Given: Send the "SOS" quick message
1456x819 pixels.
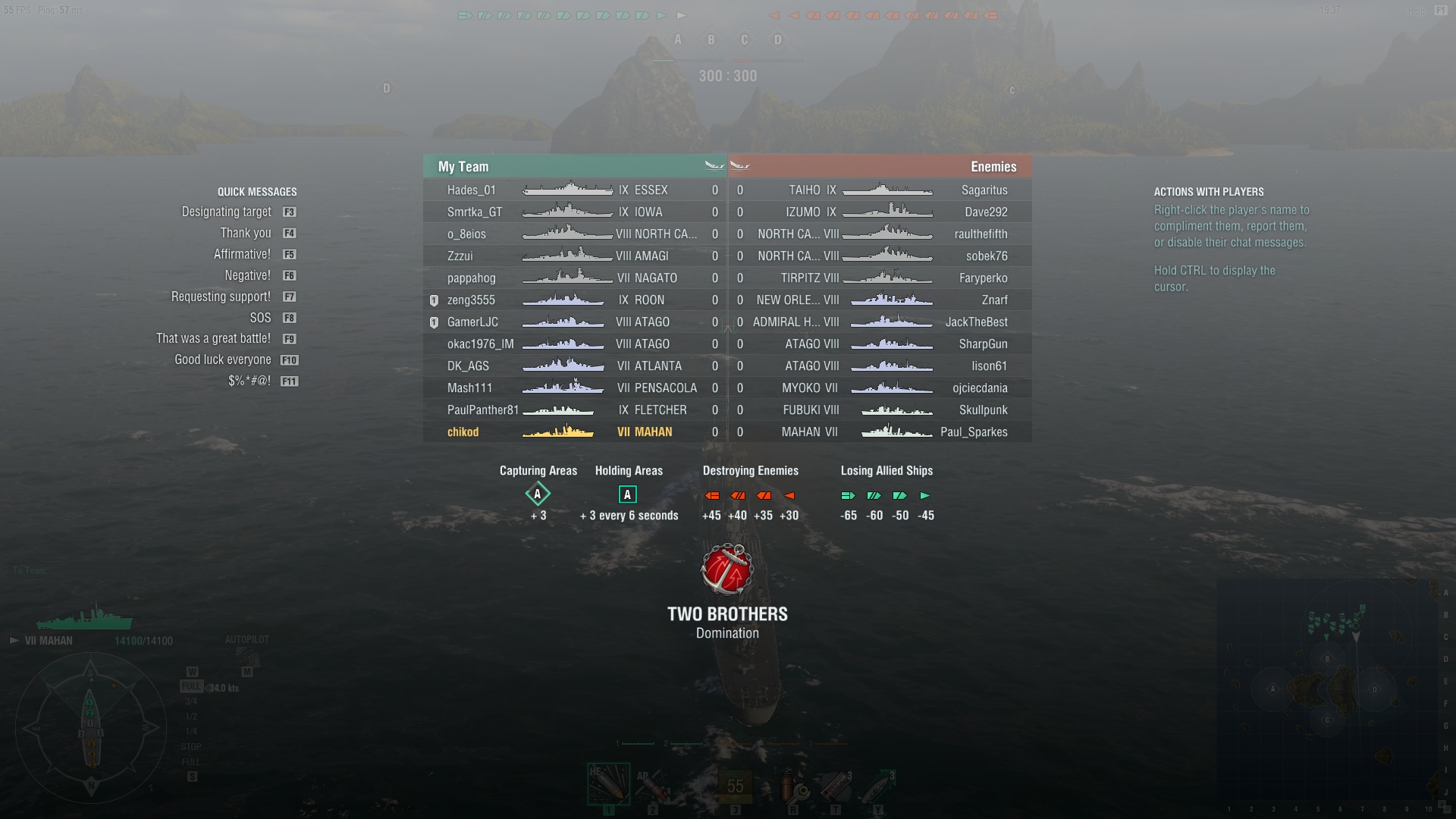Looking at the screenshot, I should 260,318.
